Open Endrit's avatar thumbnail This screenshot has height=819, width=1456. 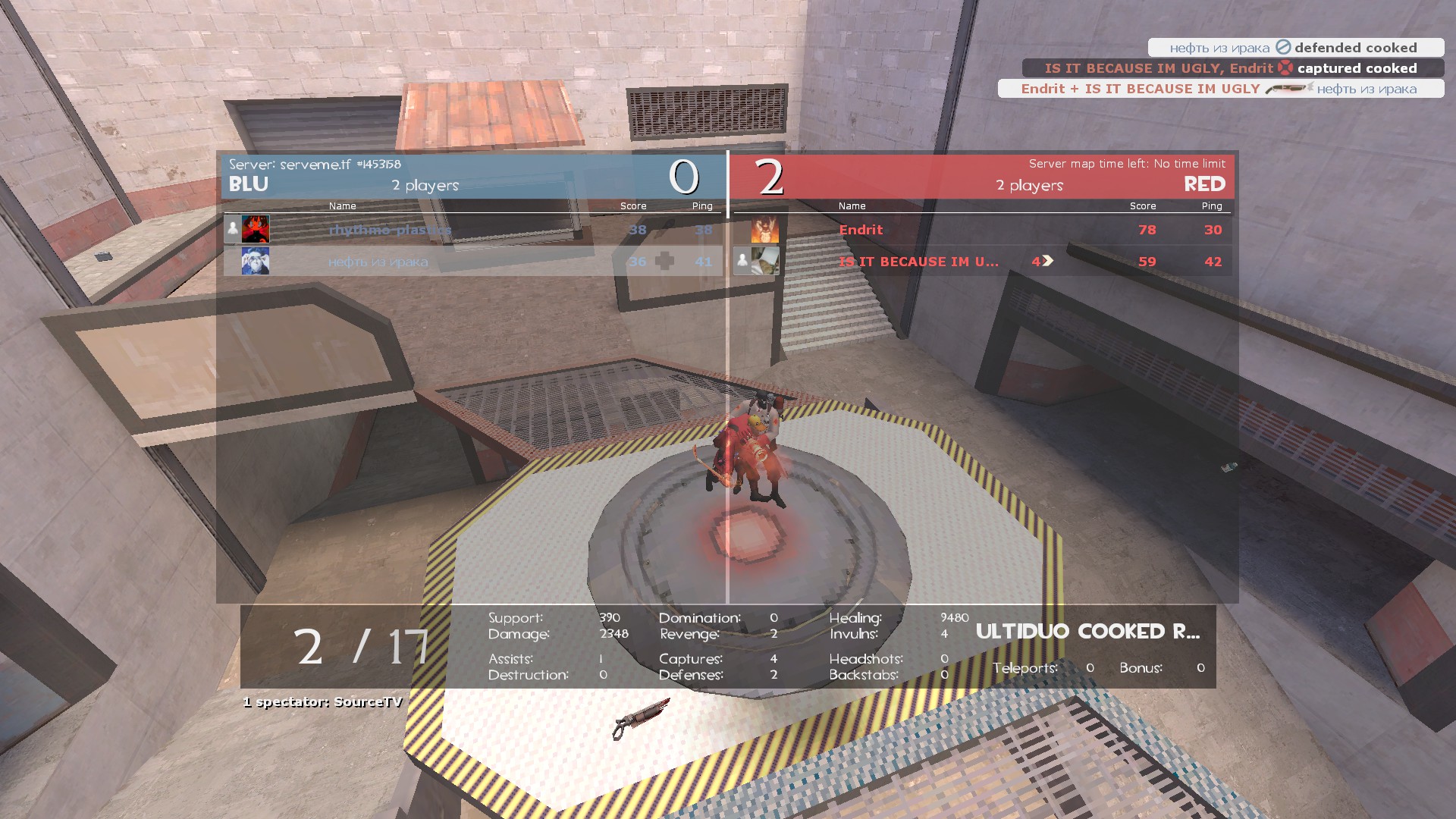click(x=764, y=230)
